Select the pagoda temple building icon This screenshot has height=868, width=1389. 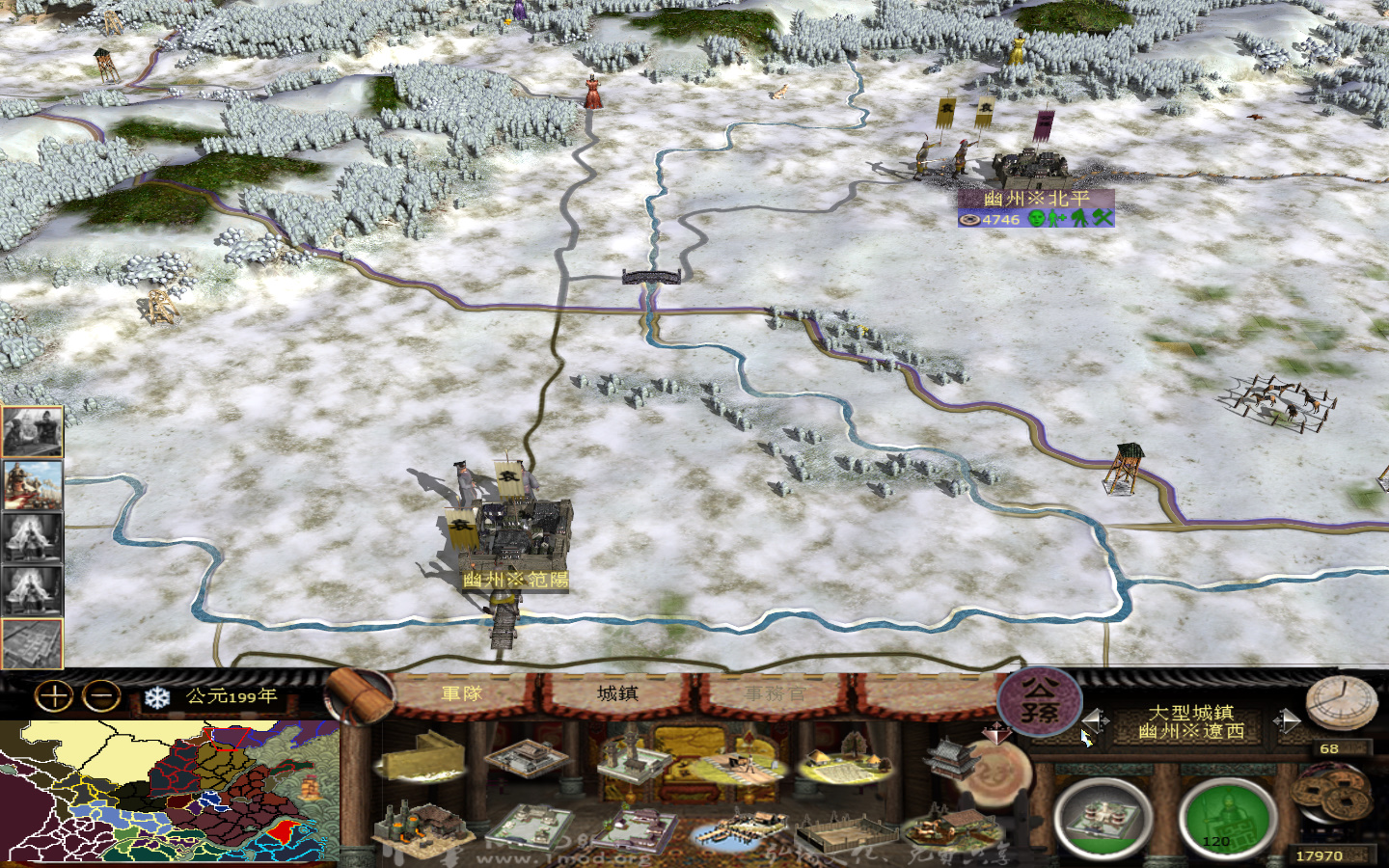946,757
